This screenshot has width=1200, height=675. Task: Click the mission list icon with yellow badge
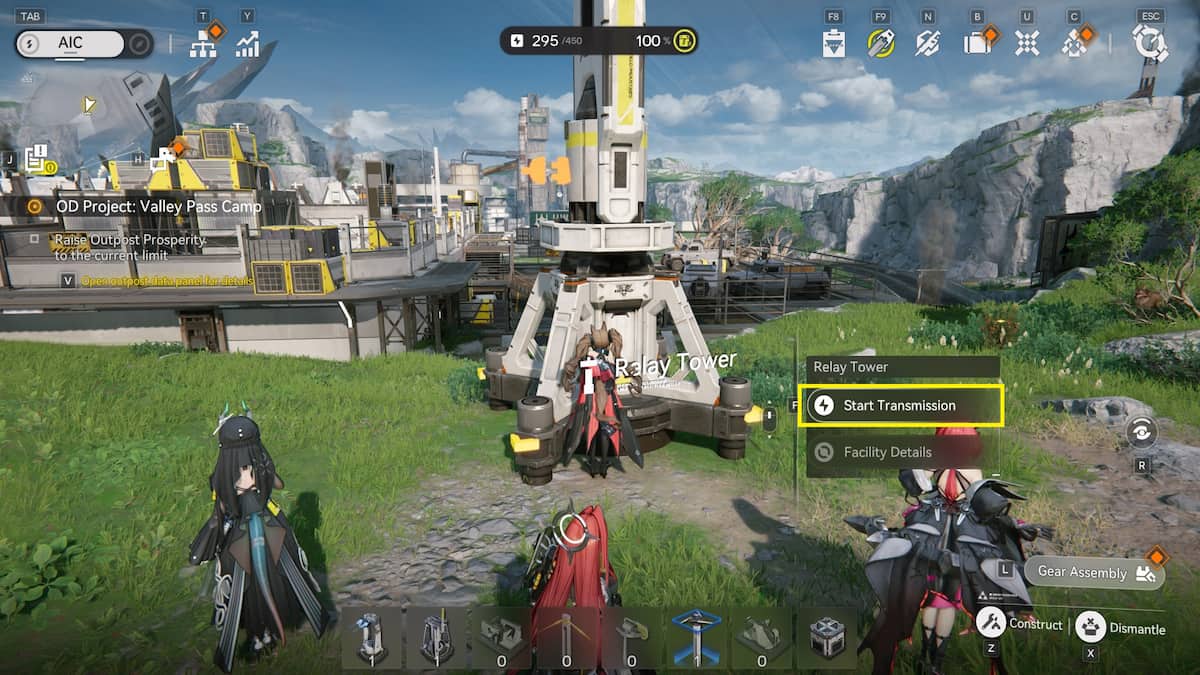(x=38, y=158)
